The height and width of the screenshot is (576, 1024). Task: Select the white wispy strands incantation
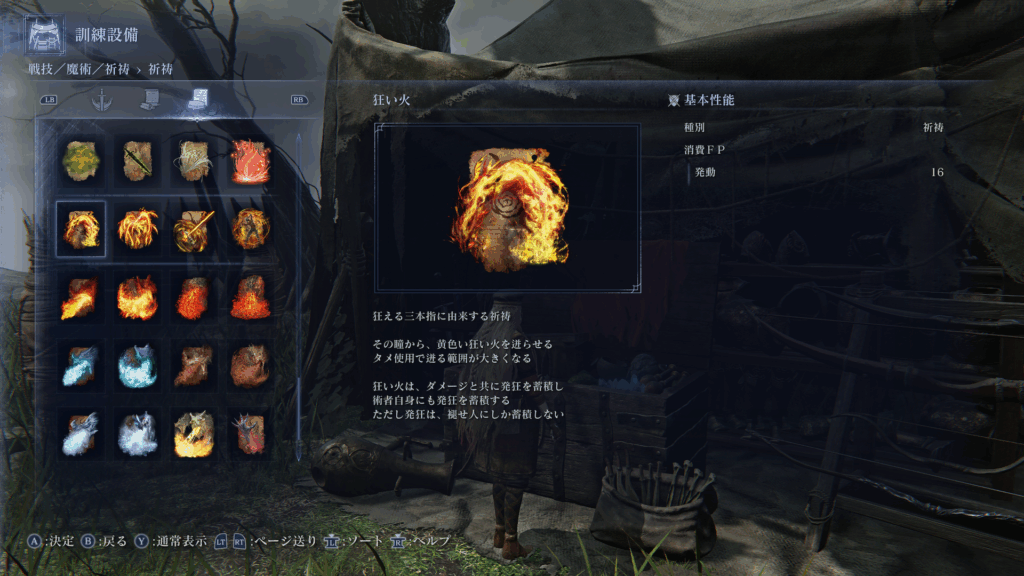[x=194, y=160]
